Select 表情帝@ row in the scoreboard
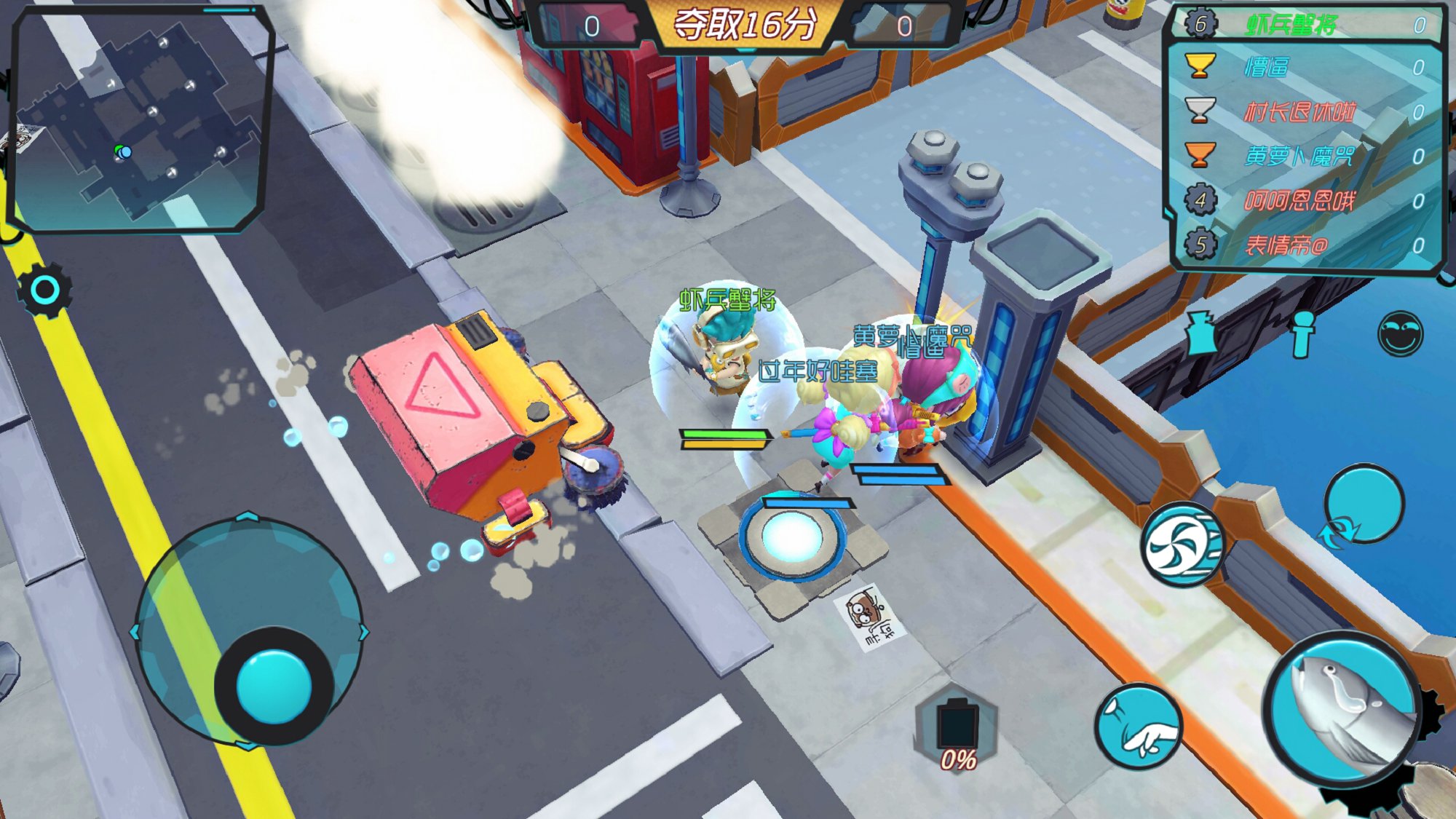This screenshot has height=819, width=1456. 1307,245
